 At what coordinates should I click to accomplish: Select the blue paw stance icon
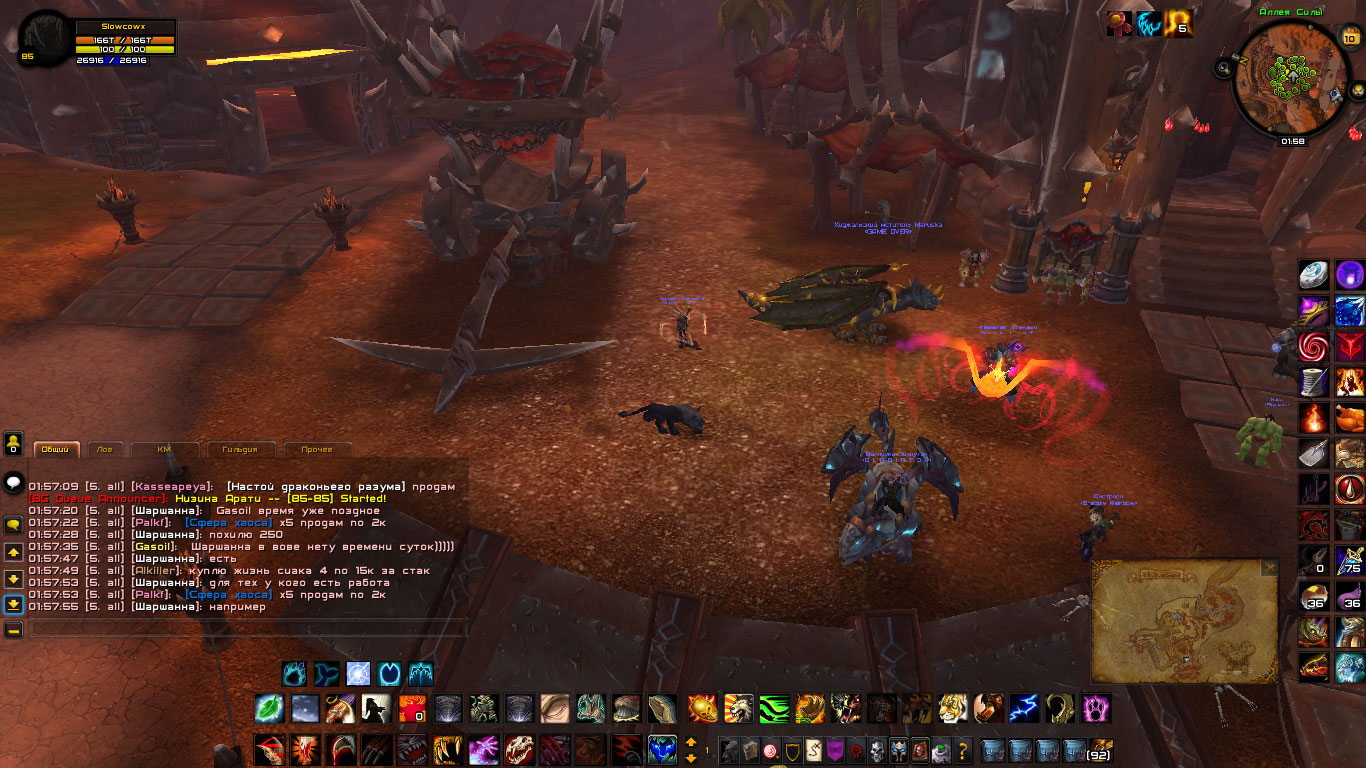pyautogui.click(x=293, y=674)
